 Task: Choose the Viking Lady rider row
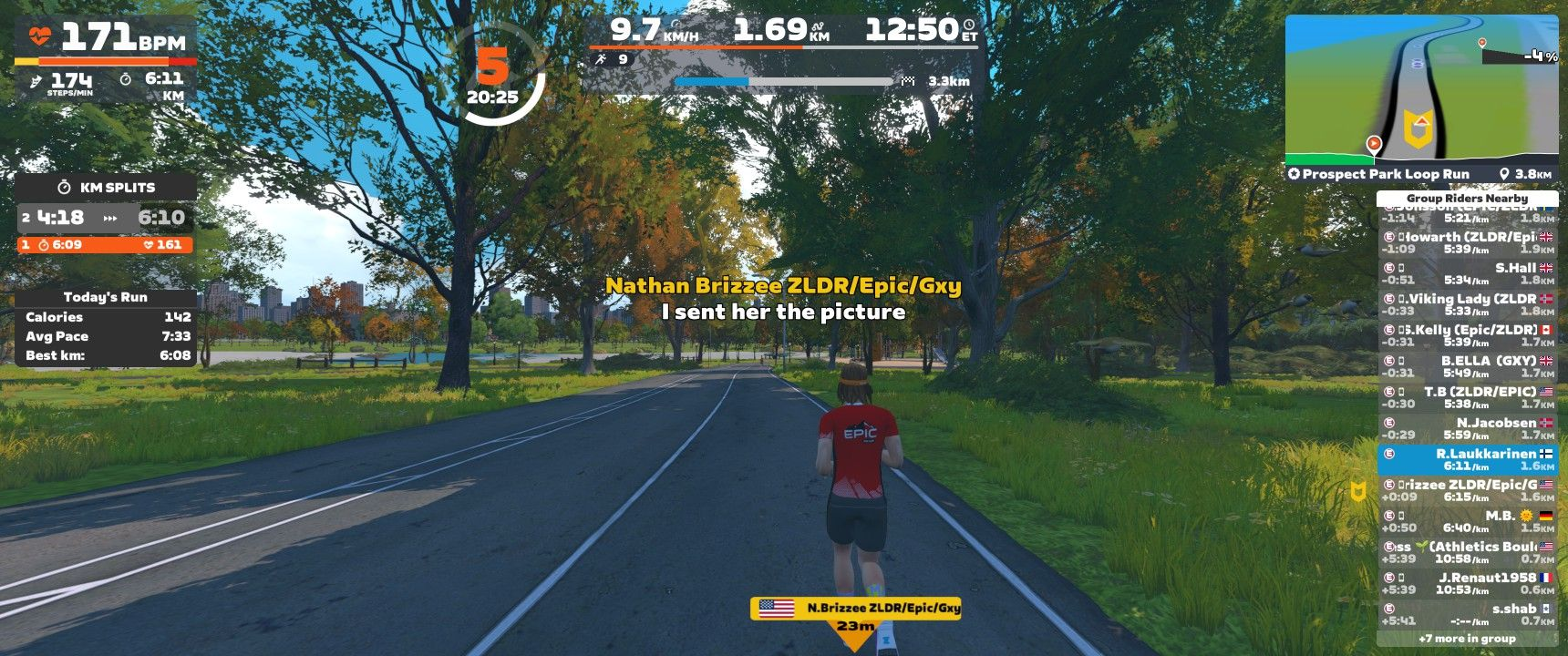pos(1466,305)
